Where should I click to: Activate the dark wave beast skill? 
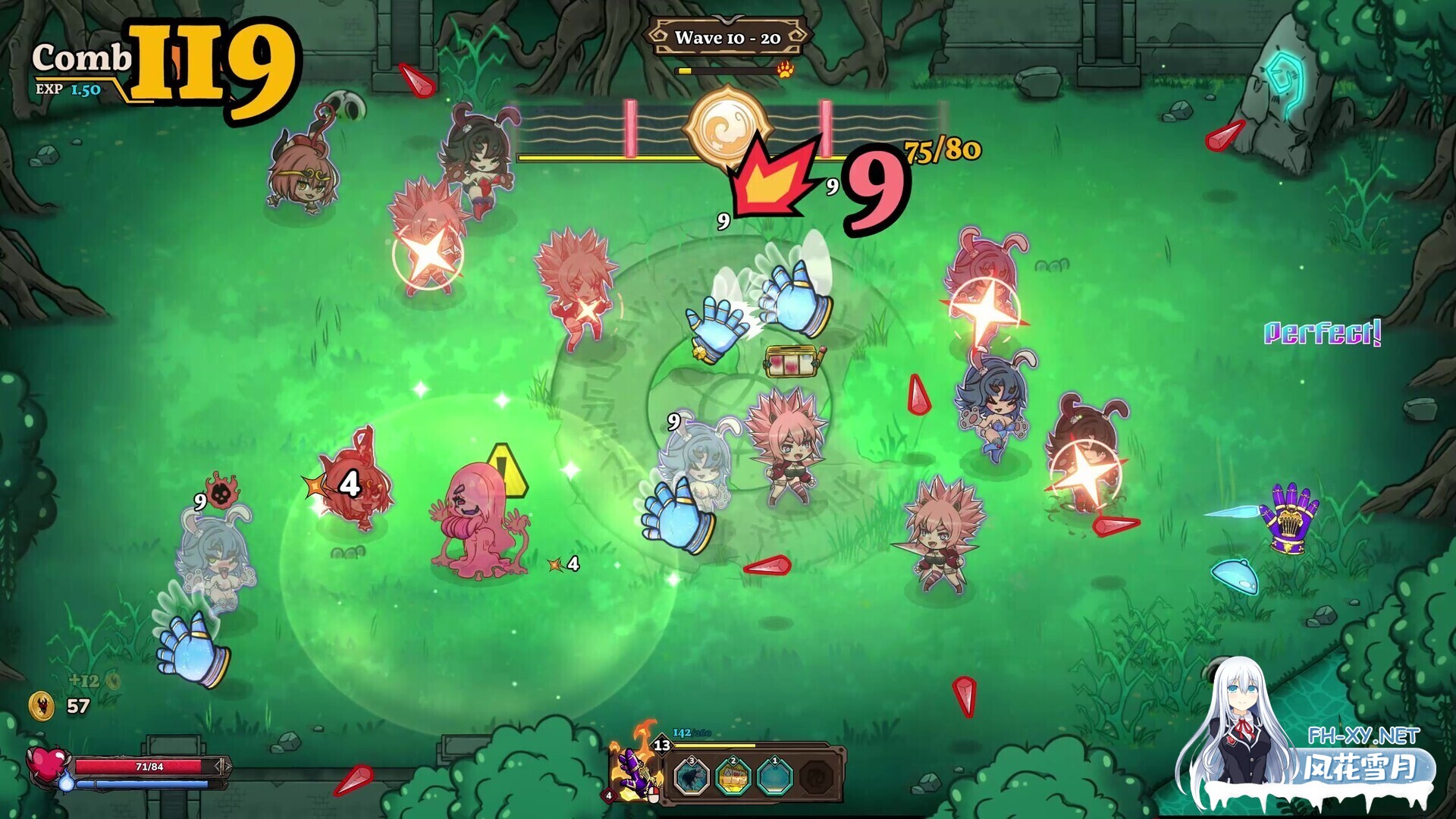[x=692, y=776]
